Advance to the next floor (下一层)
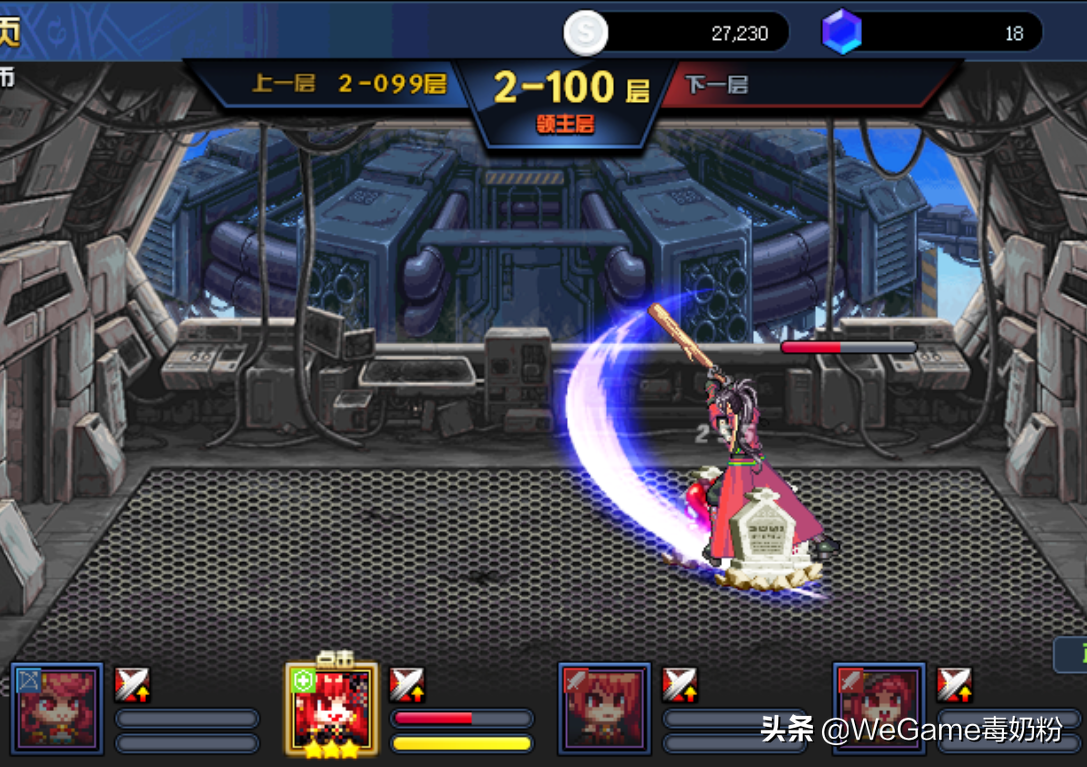This screenshot has width=1087, height=767. pyautogui.click(x=717, y=84)
